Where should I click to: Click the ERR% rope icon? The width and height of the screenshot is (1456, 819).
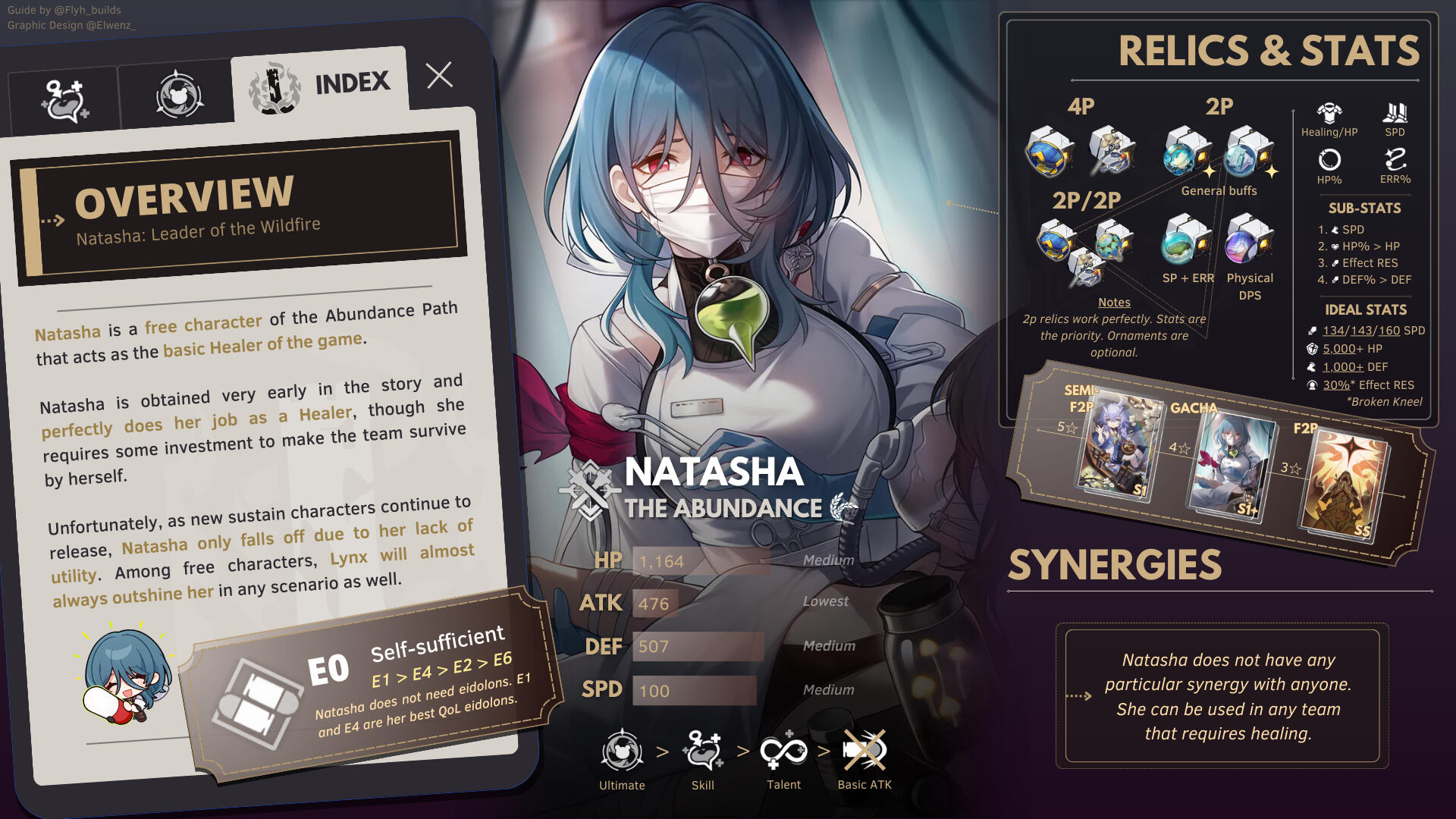[x=1395, y=160]
